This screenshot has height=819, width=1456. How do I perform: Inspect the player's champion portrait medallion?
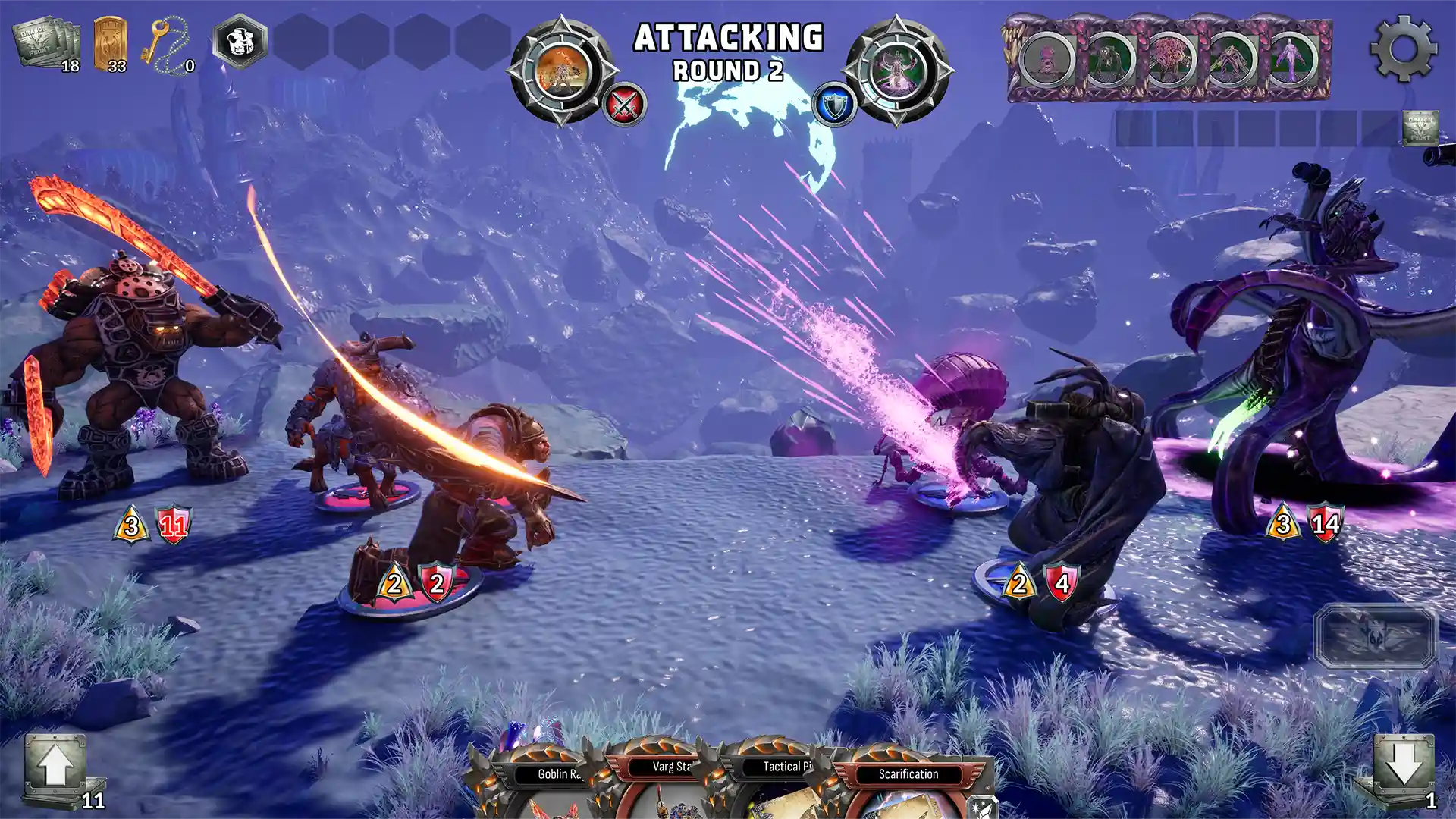coord(562,70)
